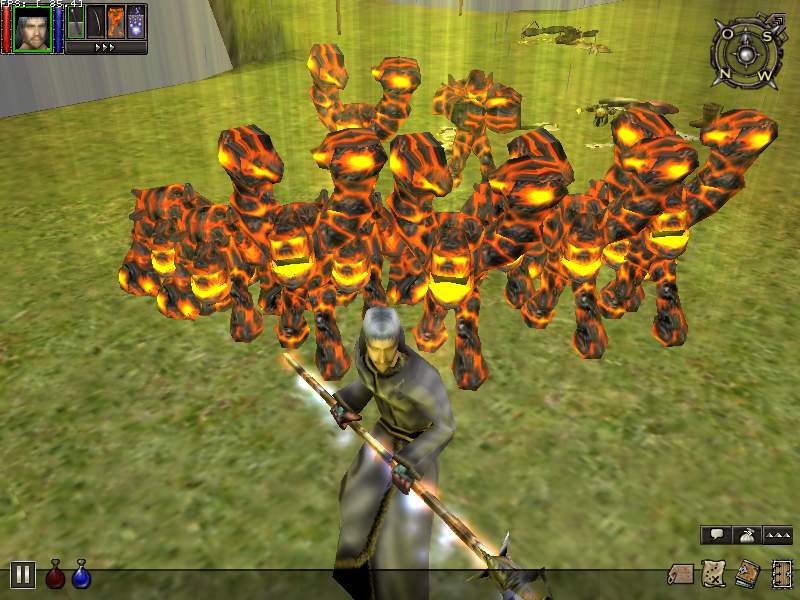Activate the lava creature summon spell slot

[116, 22]
